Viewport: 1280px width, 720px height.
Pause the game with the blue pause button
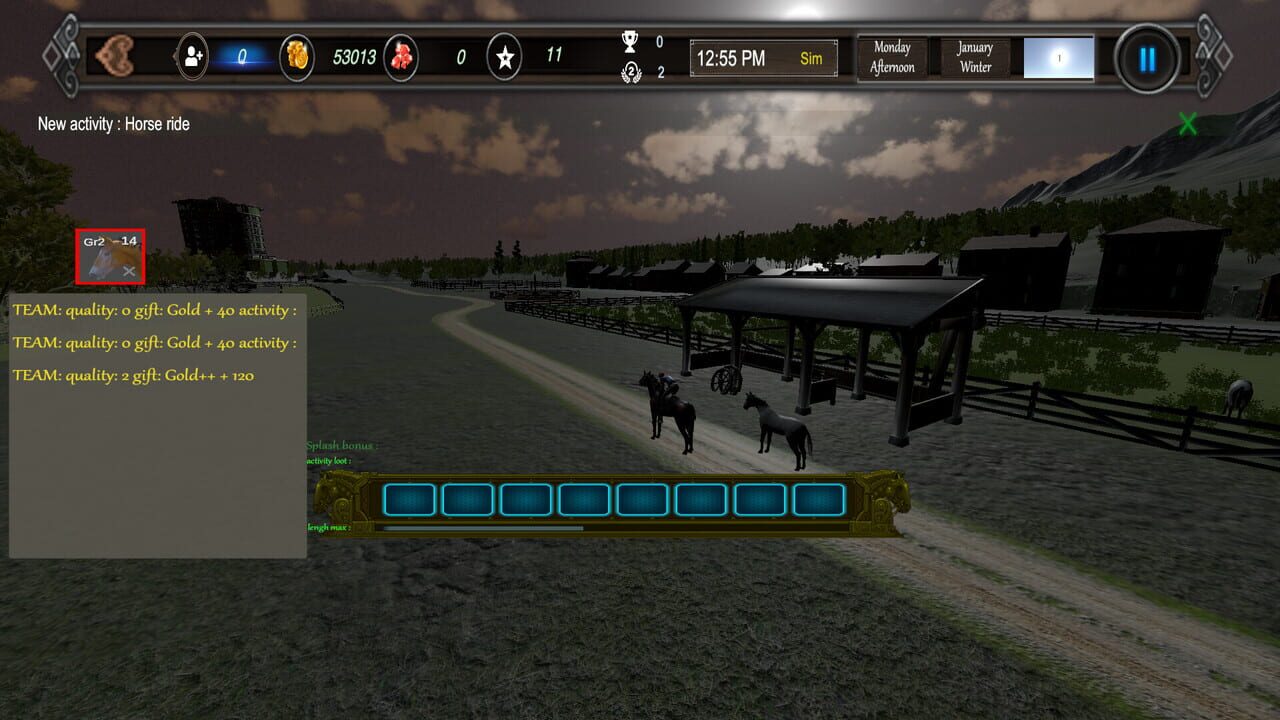(x=1146, y=59)
